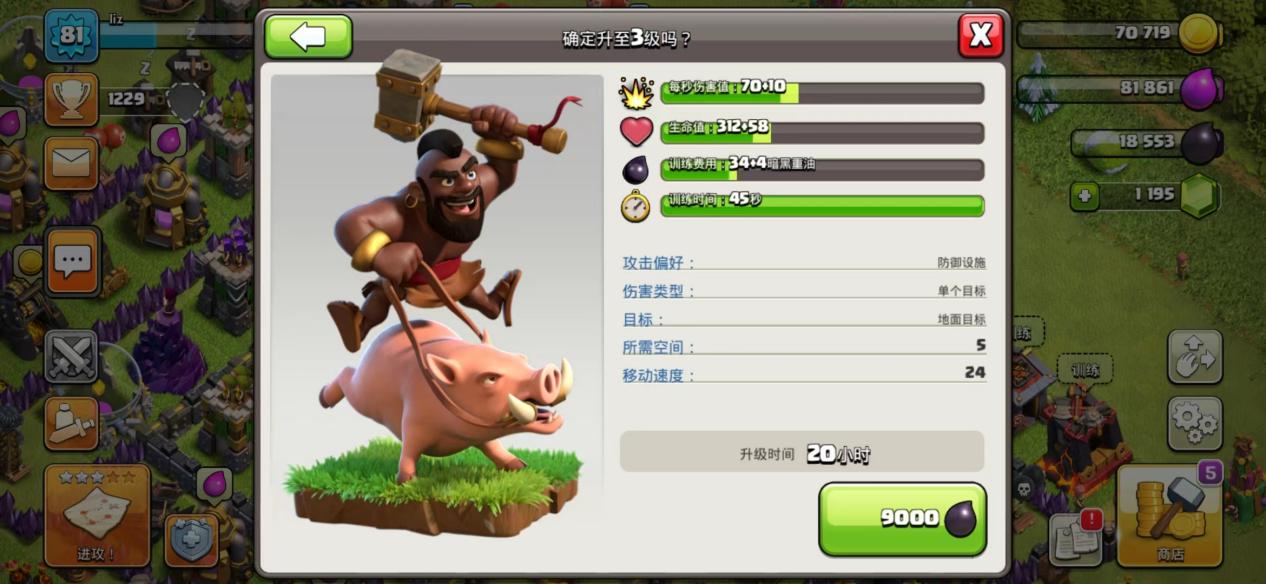
Task: Tap the crossed swords battle log icon
Action: [x=71, y=356]
